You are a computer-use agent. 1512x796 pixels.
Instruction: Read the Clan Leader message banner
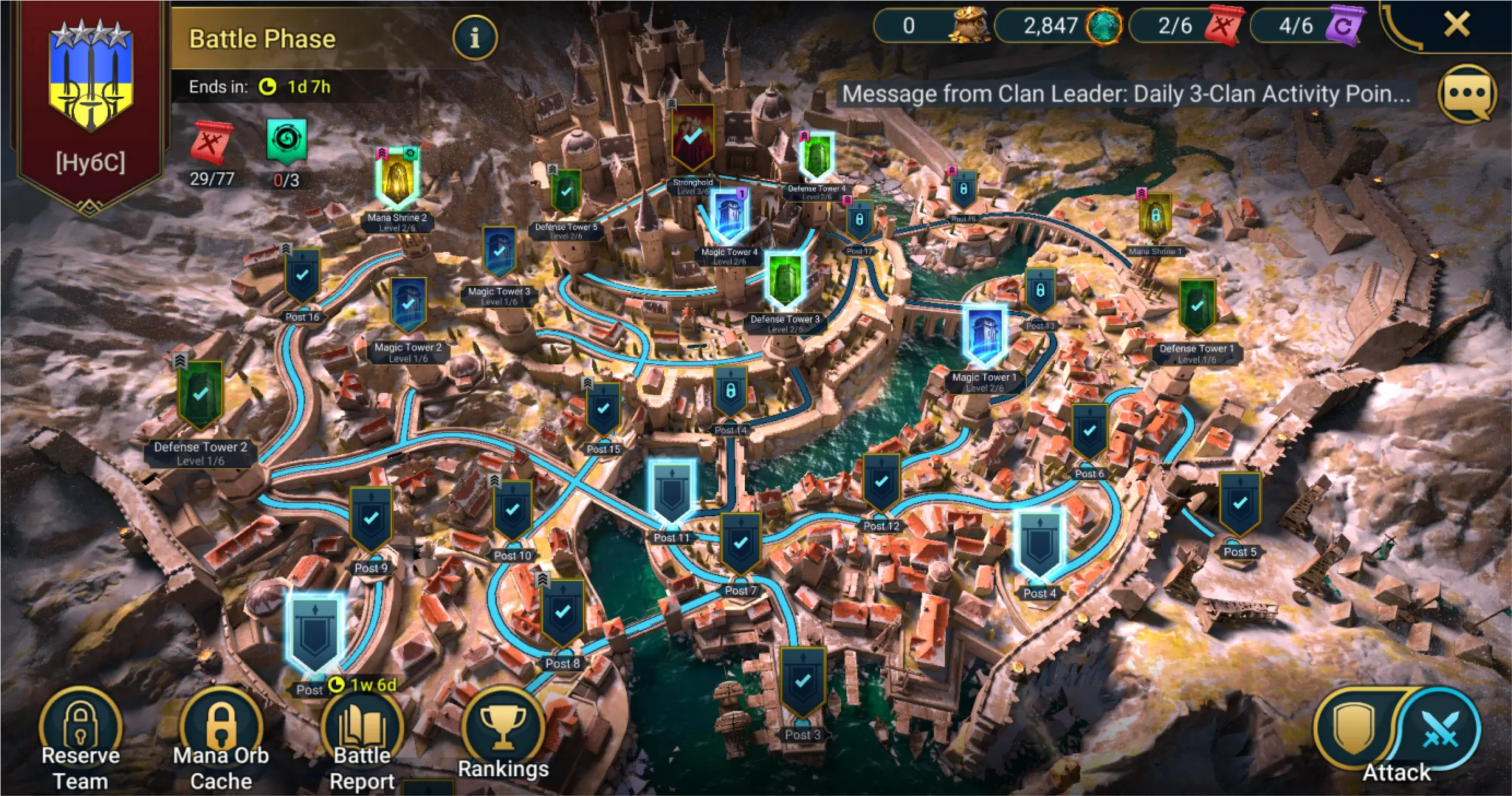point(1126,94)
